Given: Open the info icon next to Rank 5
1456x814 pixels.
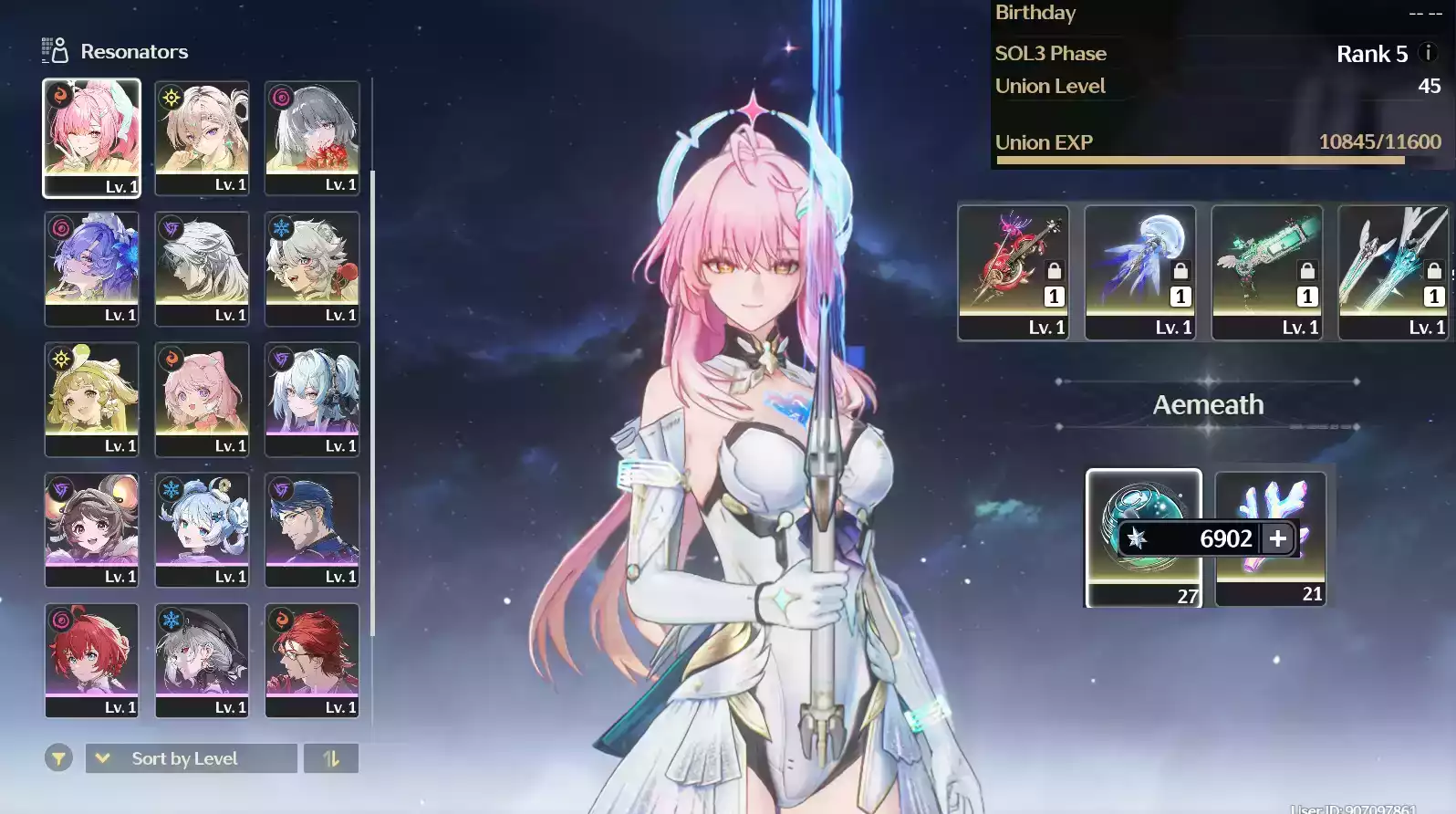Looking at the screenshot, I should 1429,54.
